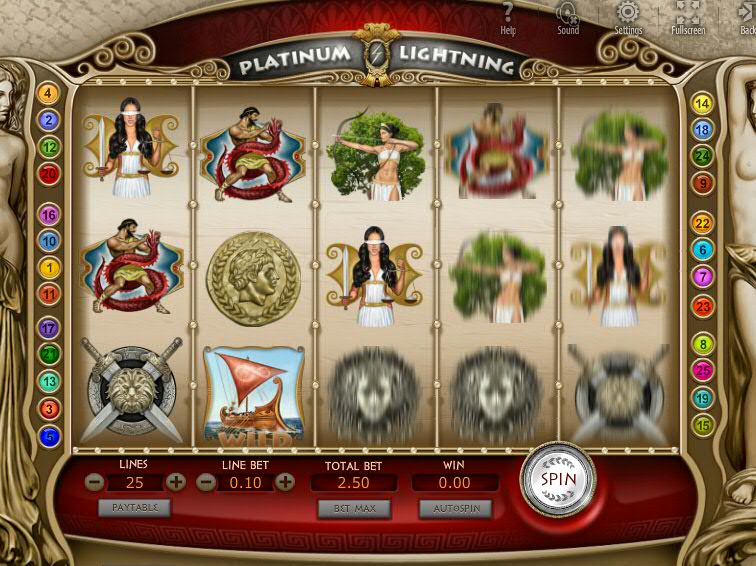Raise the line bet amount
The height and width of the screenshot is (566, 756).
[x=285, y=482]
